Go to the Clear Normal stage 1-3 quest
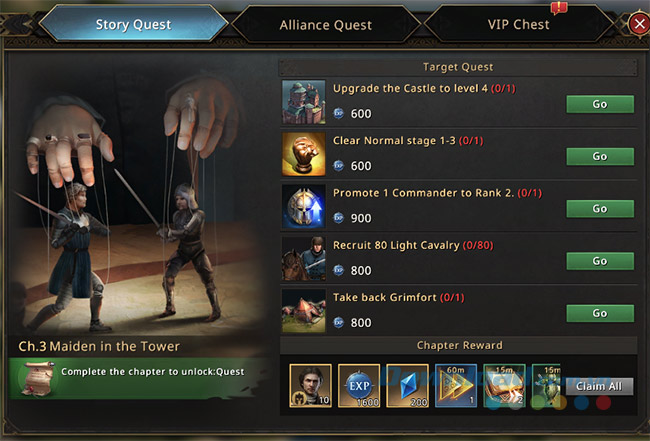The height and width of the screenshot is (441, 650). click(600, 157)
